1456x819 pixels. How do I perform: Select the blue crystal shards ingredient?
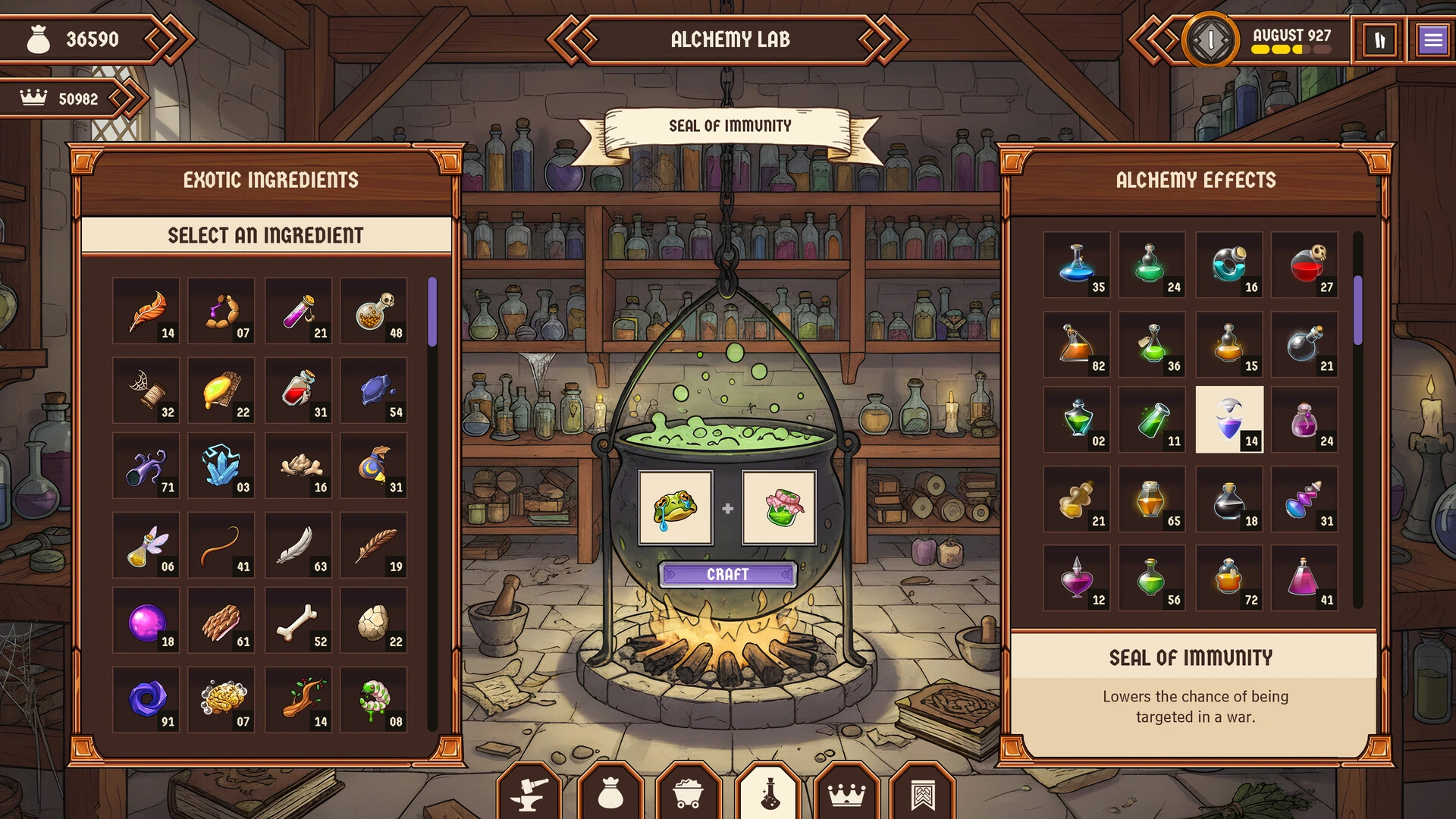(221, 465)
